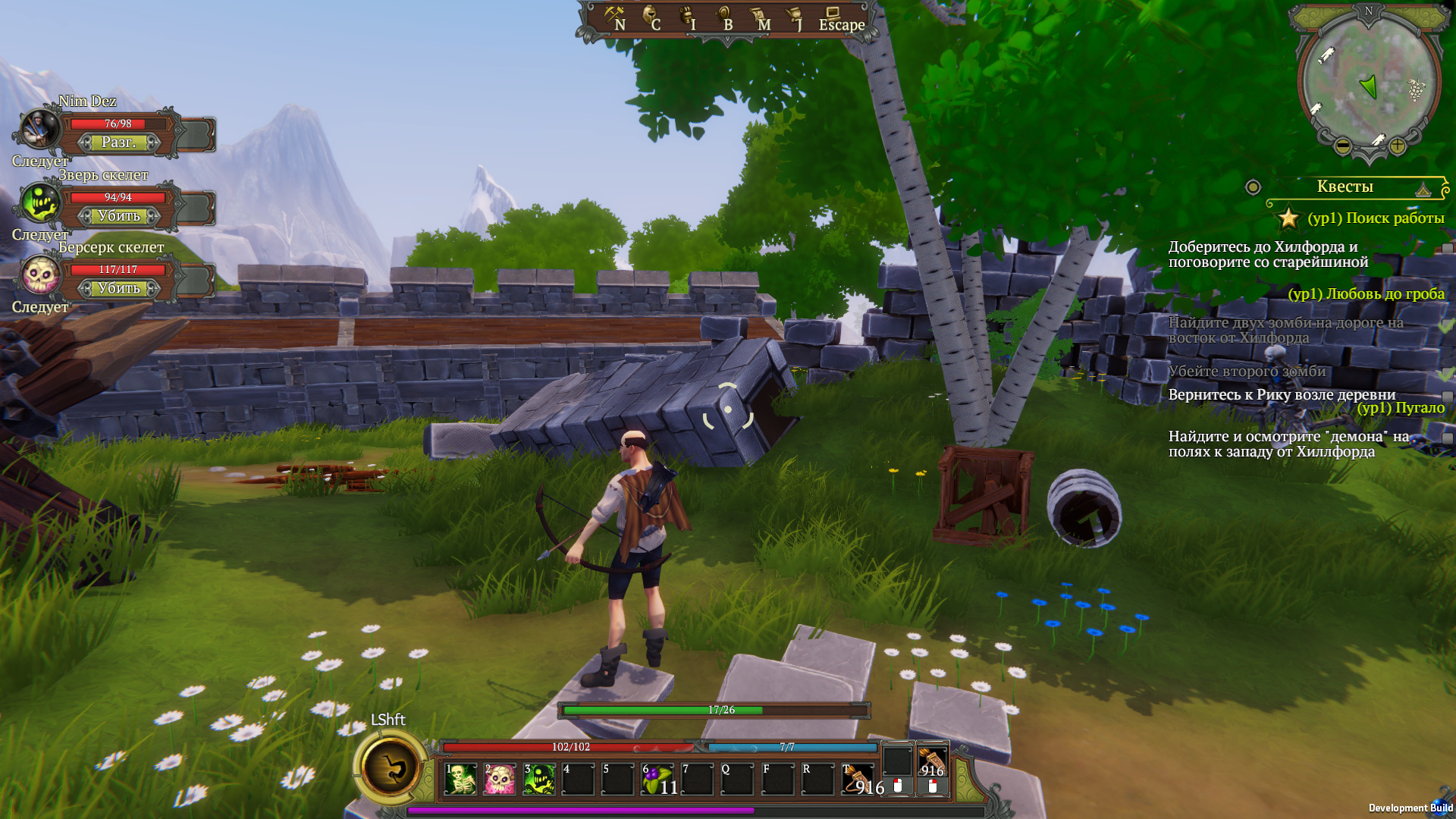Click the circular minimap
Image resolution: width=1456 pixels, height=819 pixels.
(1369, 80)
